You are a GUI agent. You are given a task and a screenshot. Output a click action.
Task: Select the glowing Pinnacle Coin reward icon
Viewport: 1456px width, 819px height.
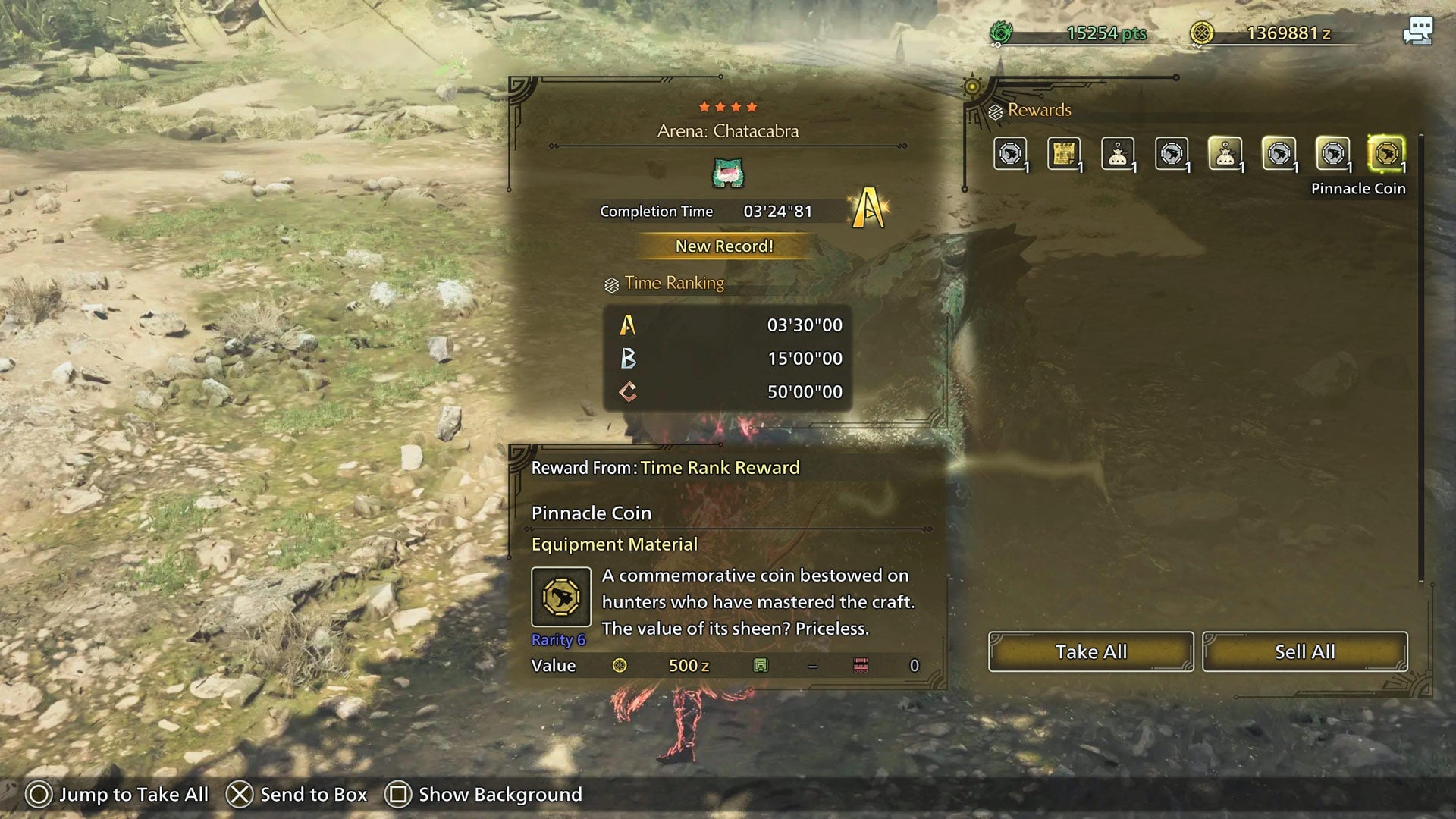coord(1387,154)
